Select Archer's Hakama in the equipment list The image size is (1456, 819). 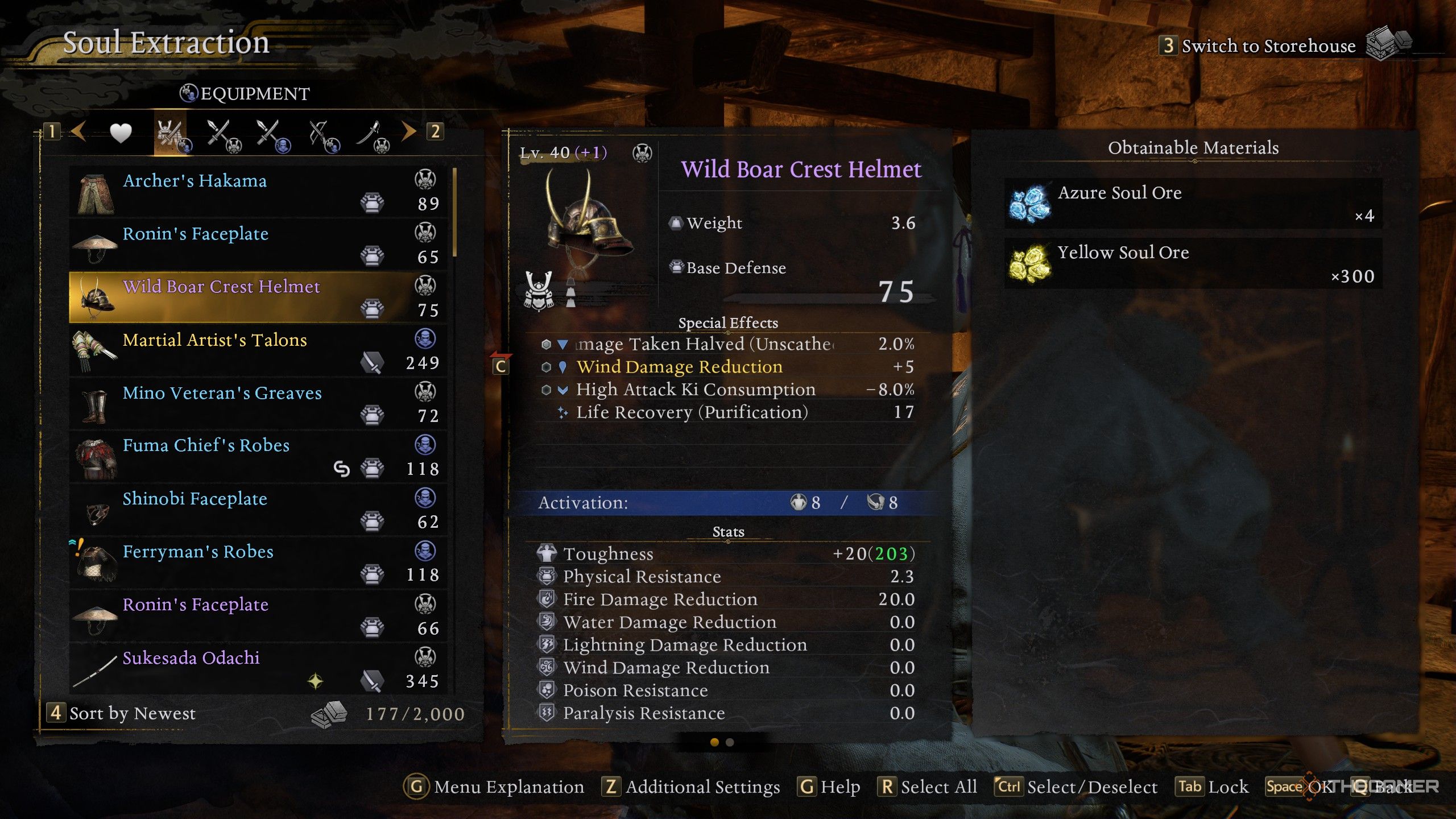257,191
